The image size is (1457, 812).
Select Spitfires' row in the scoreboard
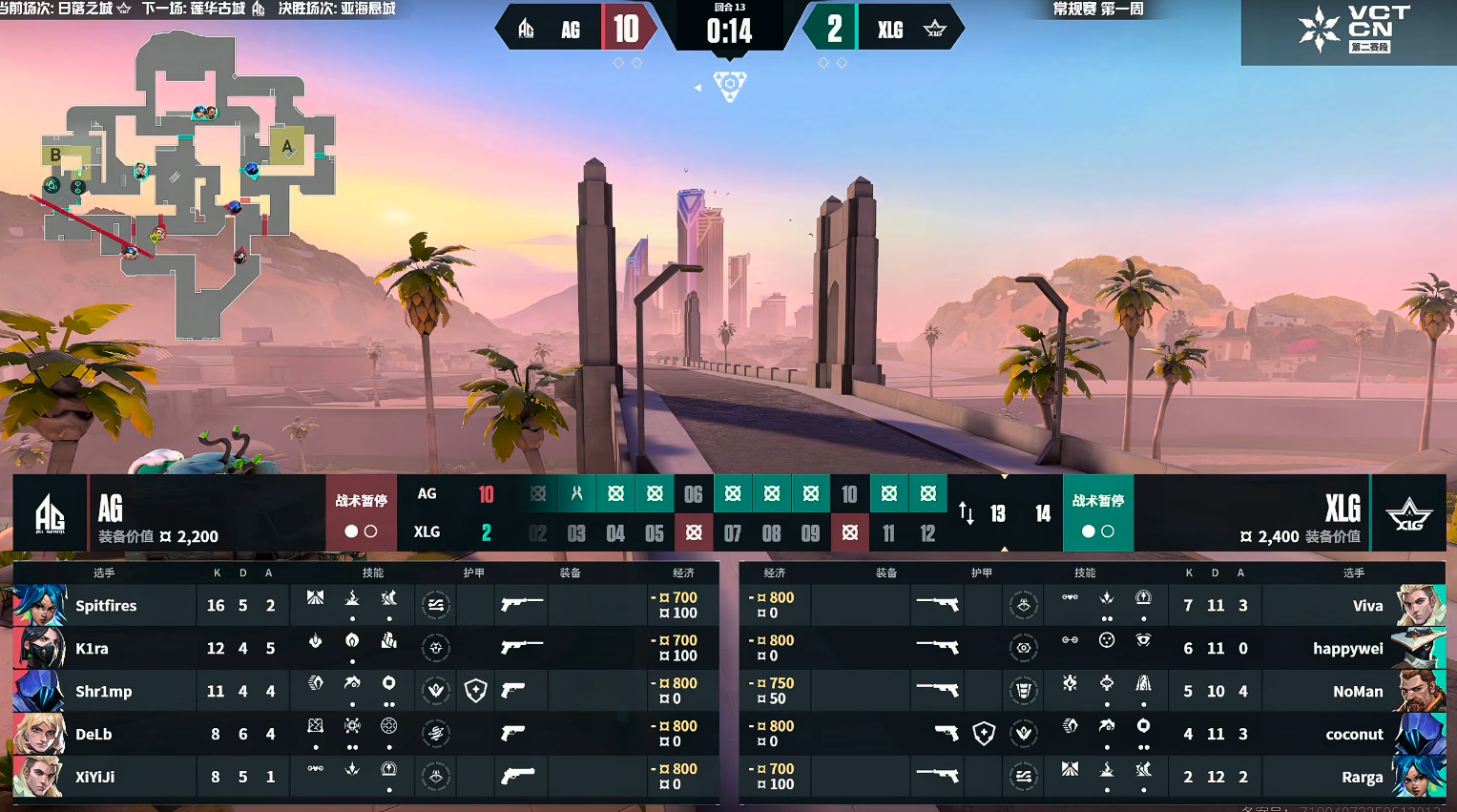(x=363, y=605)
